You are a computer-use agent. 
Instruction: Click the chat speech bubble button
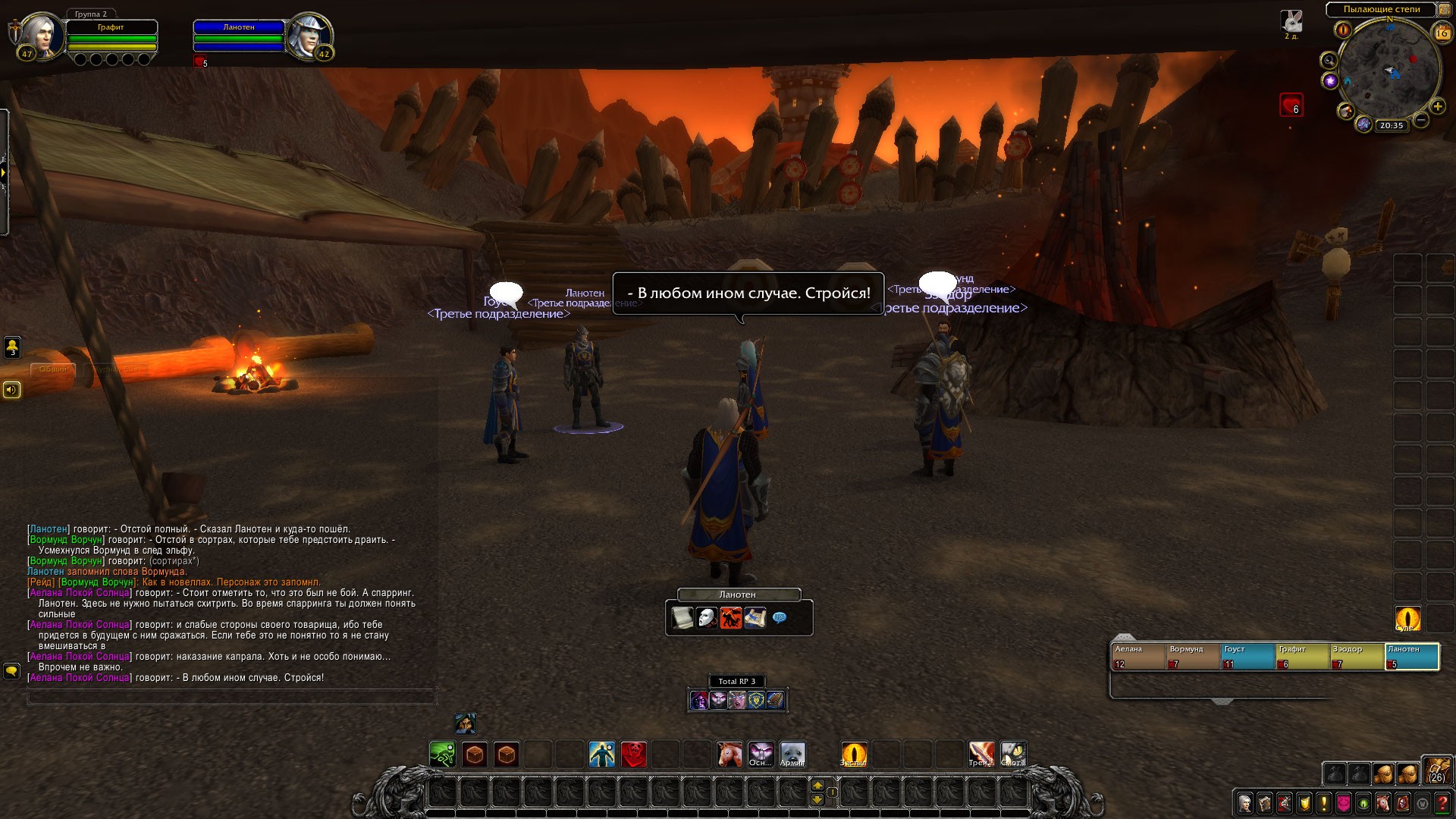(x=11, y=671)
